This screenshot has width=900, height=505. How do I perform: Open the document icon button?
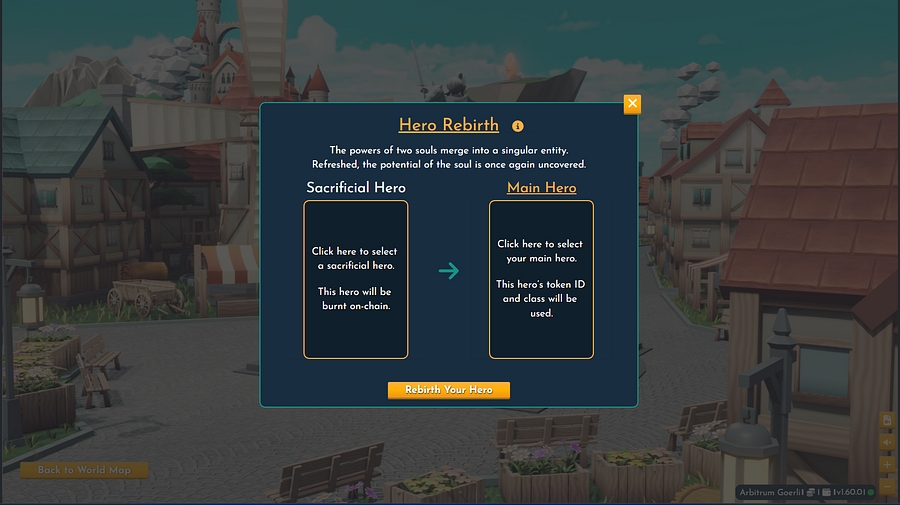887,420
